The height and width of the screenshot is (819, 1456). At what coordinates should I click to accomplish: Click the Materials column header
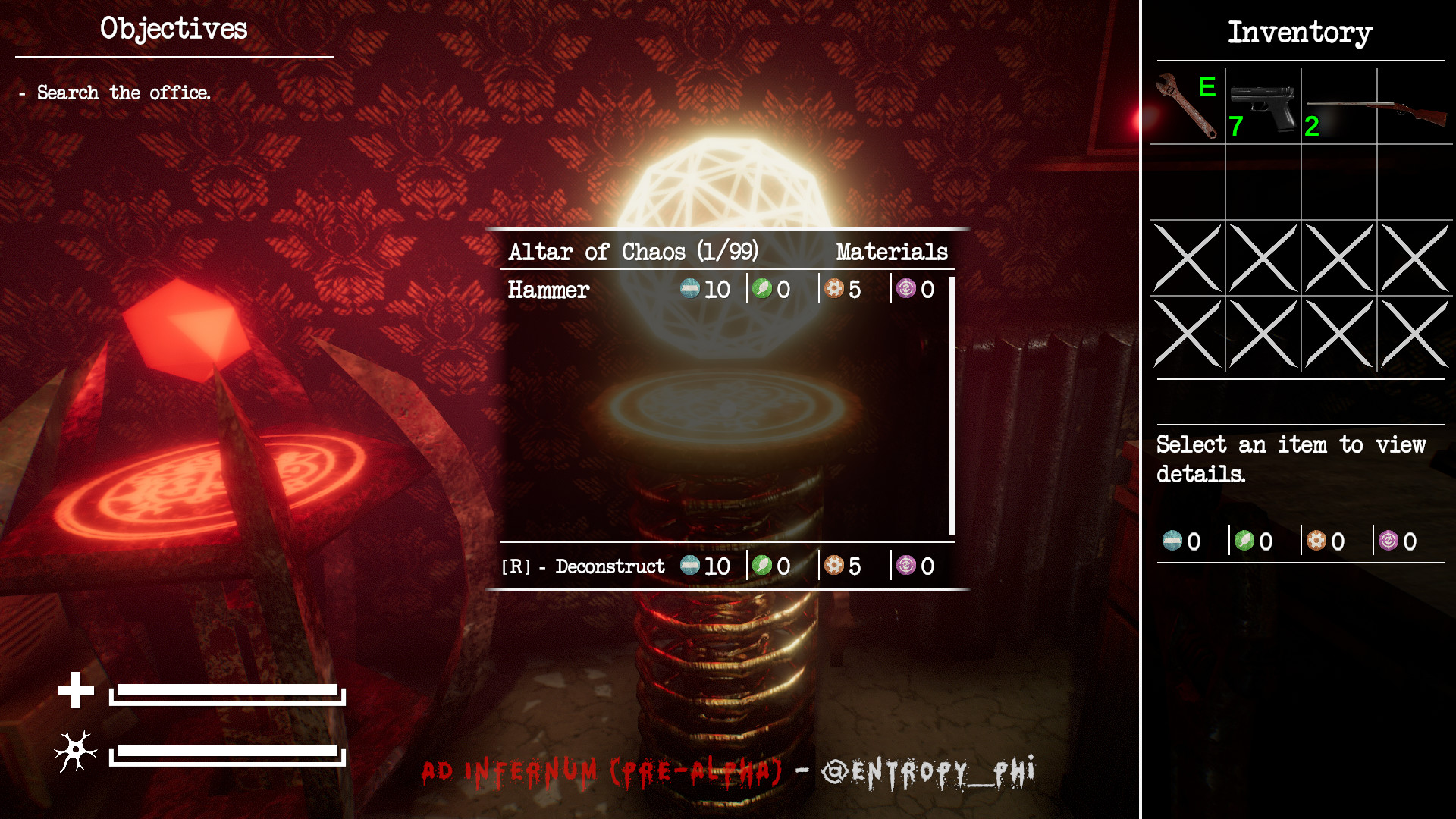tap(891, 251)
